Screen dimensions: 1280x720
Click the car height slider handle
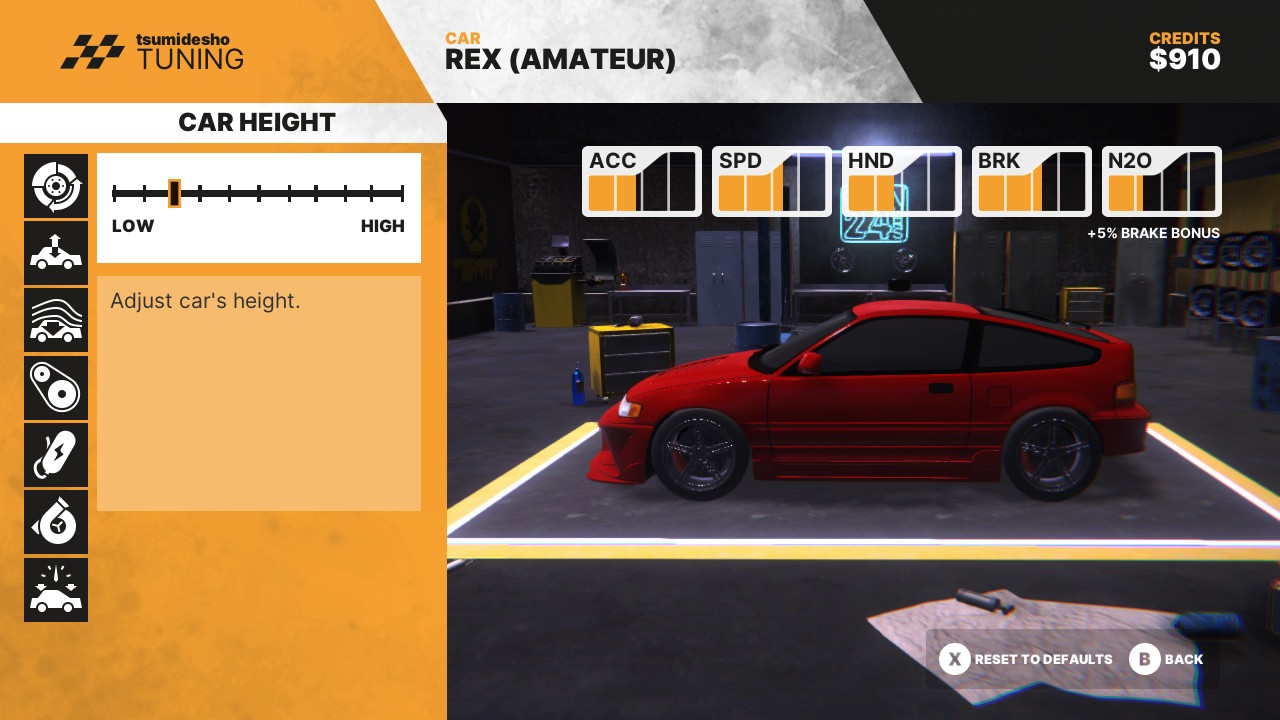[174, 193]
